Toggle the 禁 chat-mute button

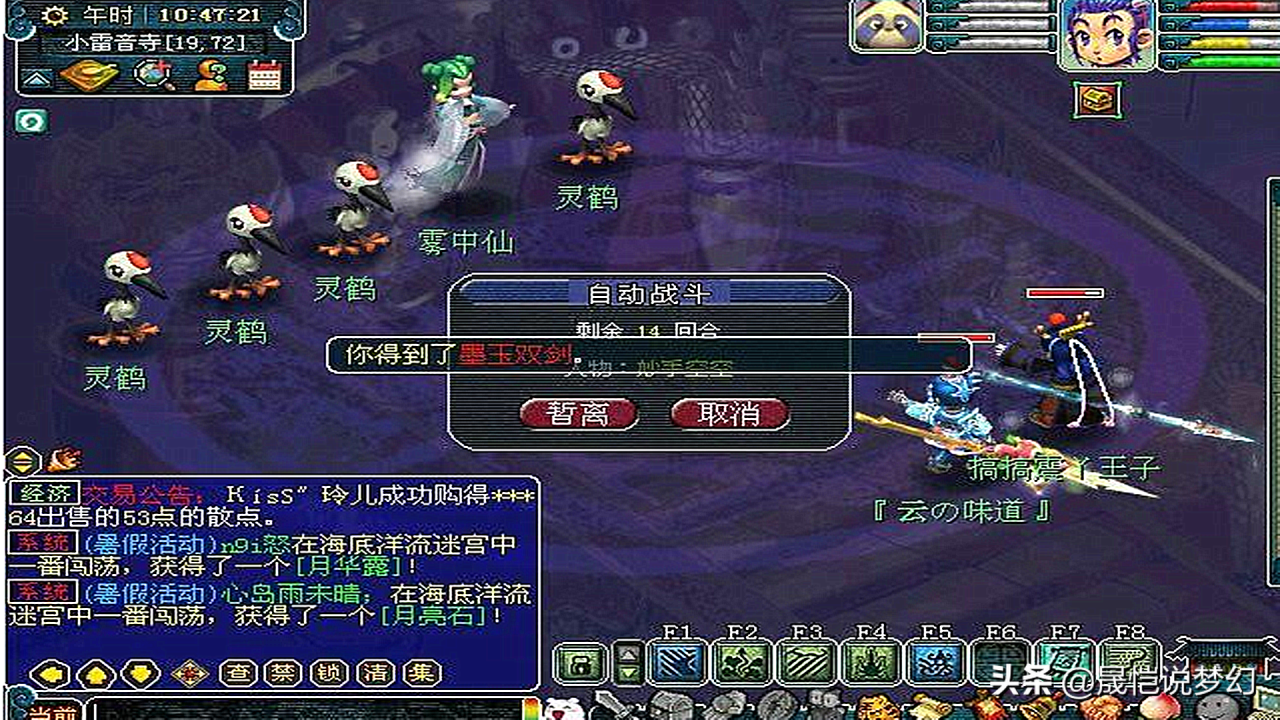click(x=282, y=673)
